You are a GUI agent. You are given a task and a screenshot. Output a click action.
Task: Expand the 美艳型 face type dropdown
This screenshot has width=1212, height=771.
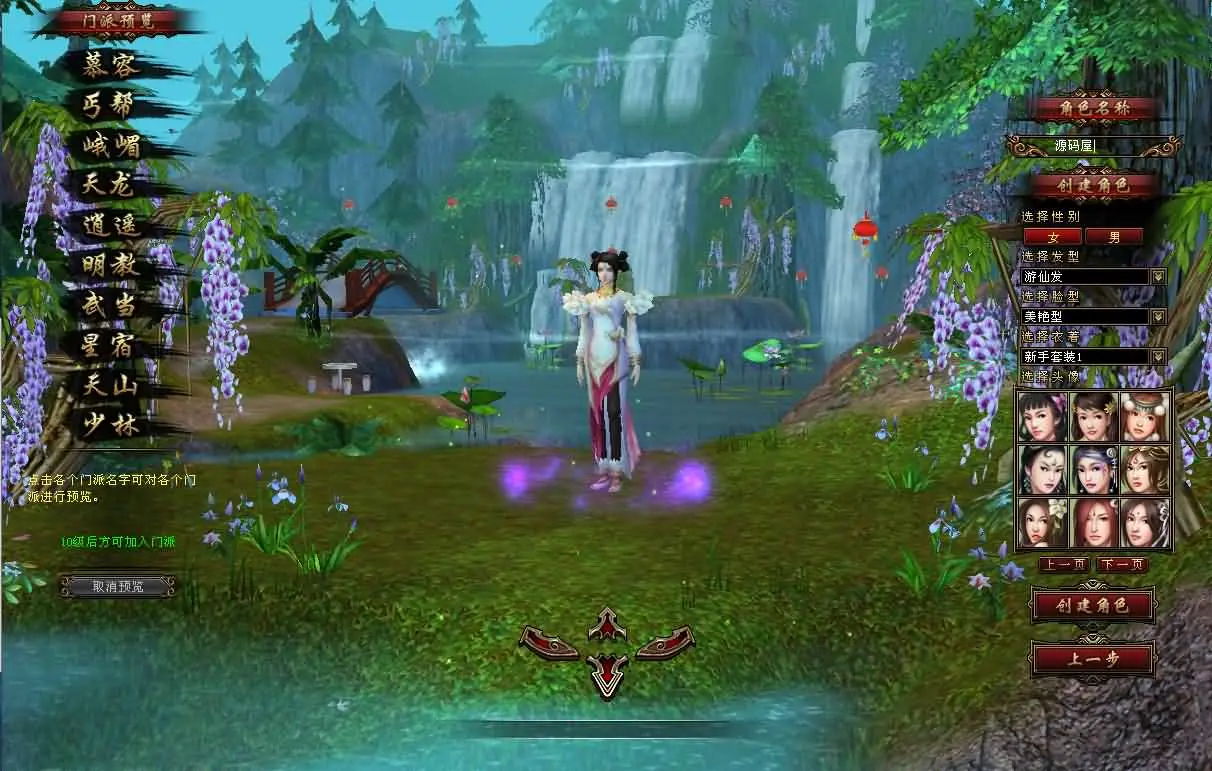(x=1158, y=316)
